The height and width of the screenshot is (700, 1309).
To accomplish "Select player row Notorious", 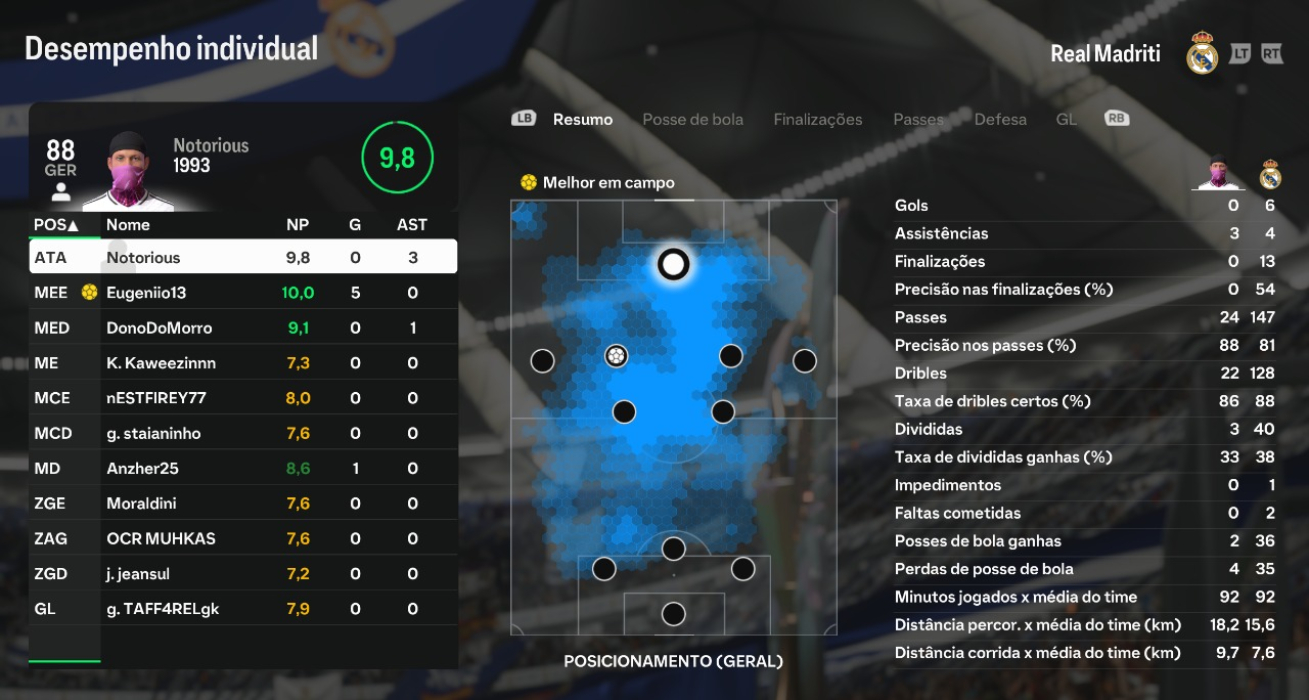I will tap(243, 257).
